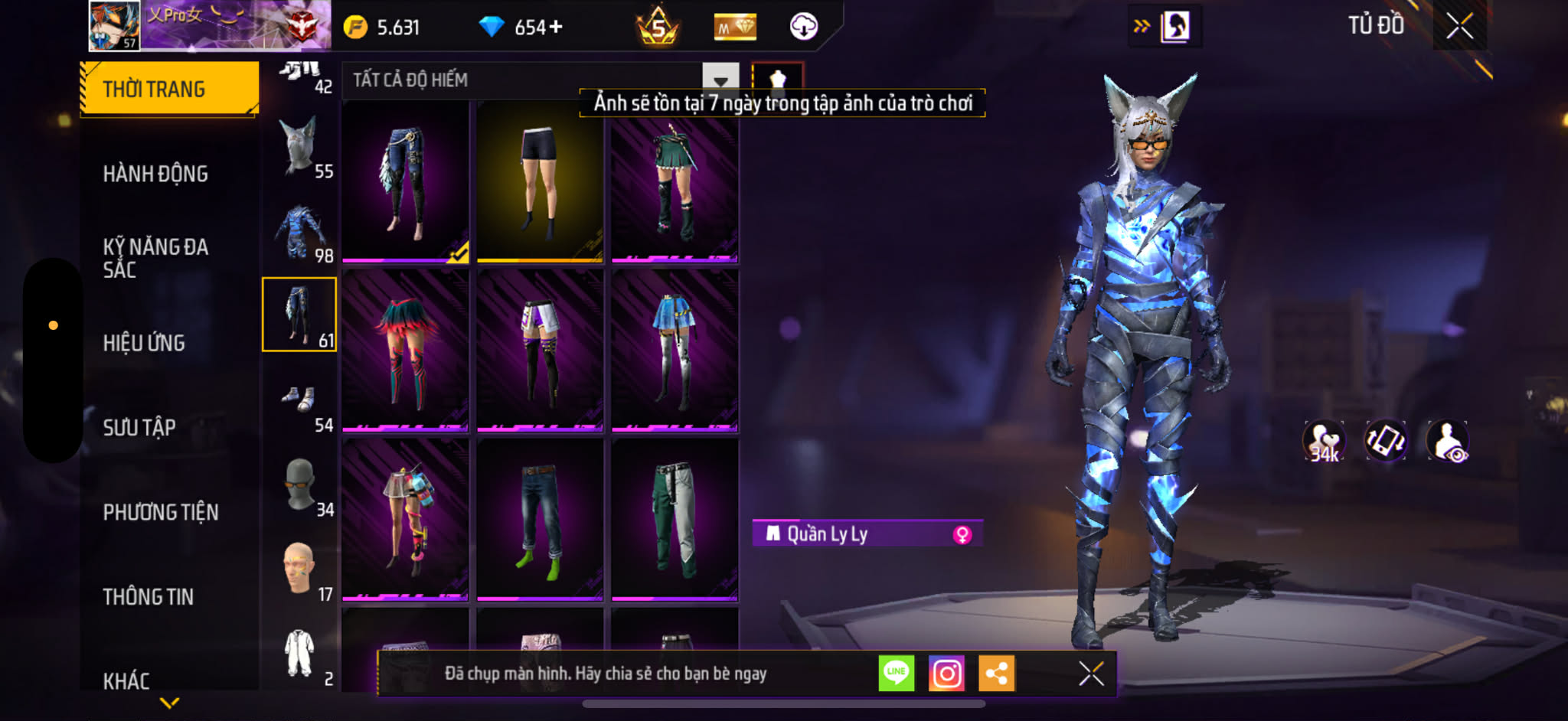Dismiss the screenshot share banner
Image resolution: width=1568 pixels, height=721 pixels.
(1091, 674)
